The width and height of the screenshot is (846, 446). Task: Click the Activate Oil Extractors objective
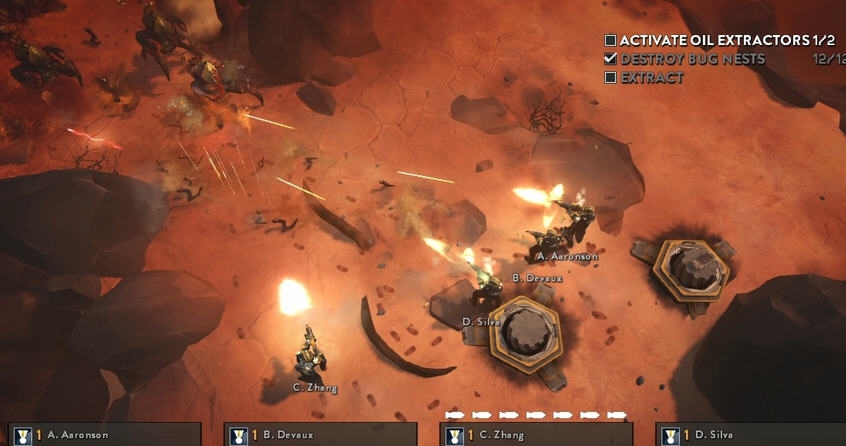click(x=712, y=41)
